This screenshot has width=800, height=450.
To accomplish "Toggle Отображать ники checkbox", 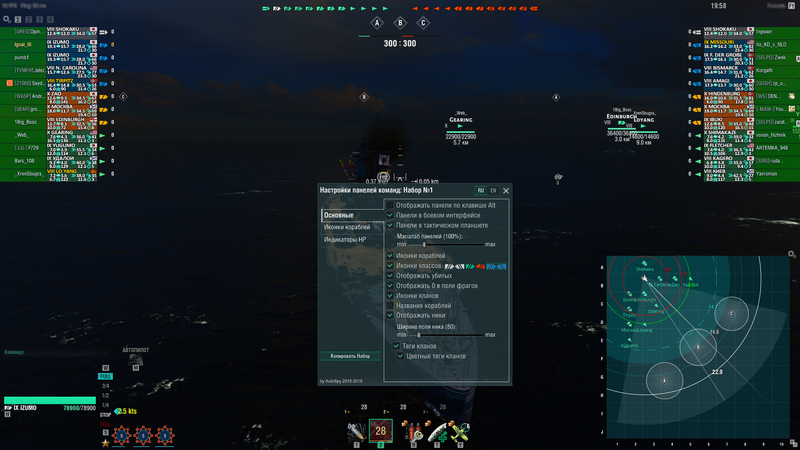I will [x=391, y=315].
